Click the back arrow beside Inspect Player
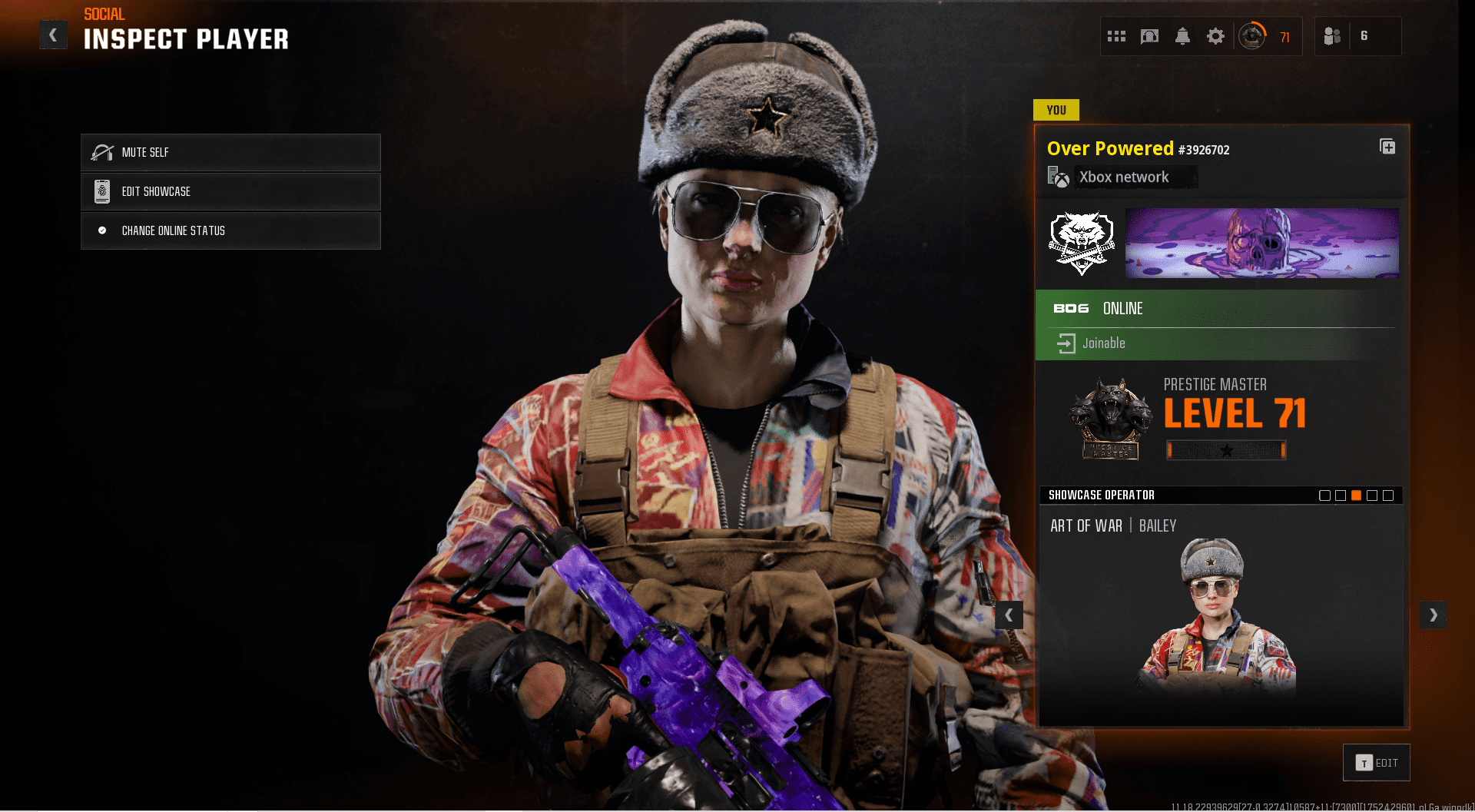The height and width of the screenshot is (812, 1475). (53, 35)
